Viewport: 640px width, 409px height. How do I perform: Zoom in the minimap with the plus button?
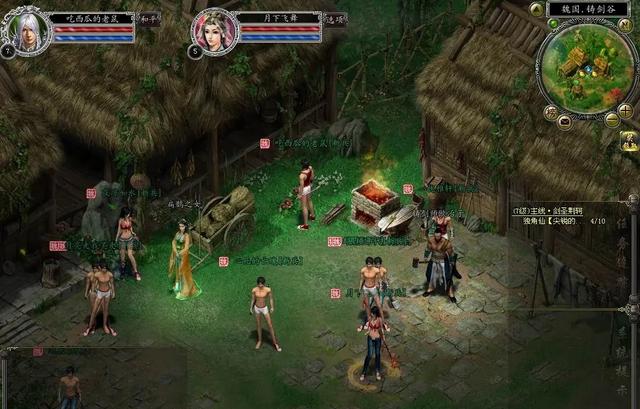point(625,111)
